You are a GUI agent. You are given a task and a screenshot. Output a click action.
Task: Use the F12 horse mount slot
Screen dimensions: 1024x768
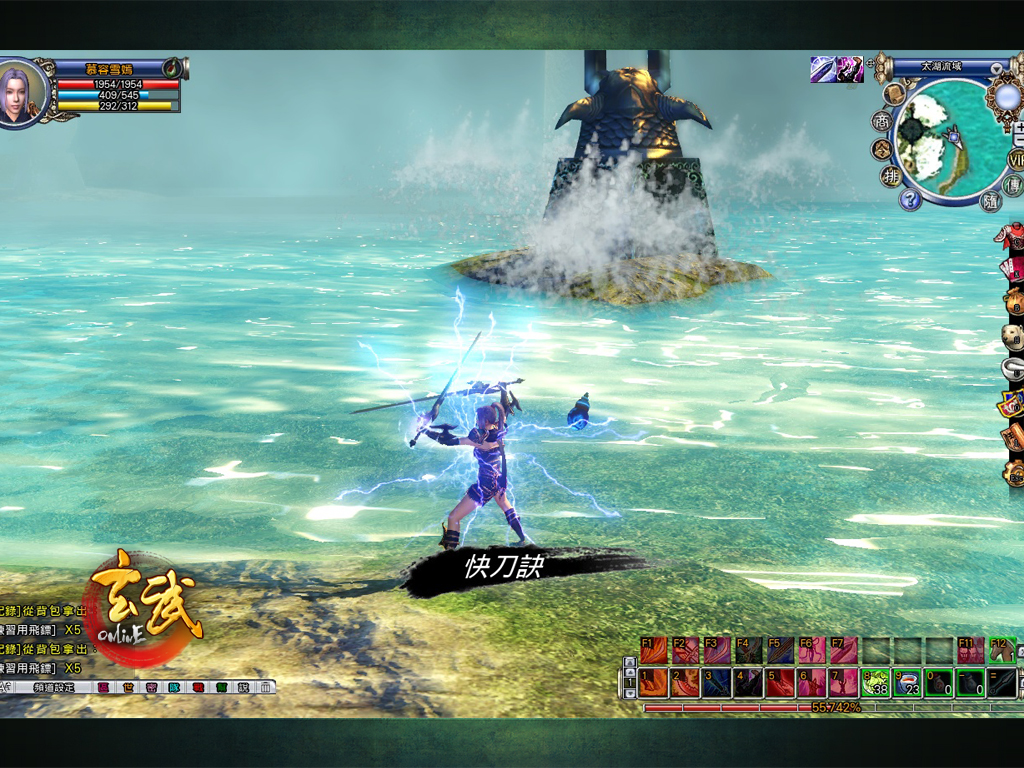tap(1002, 650)
